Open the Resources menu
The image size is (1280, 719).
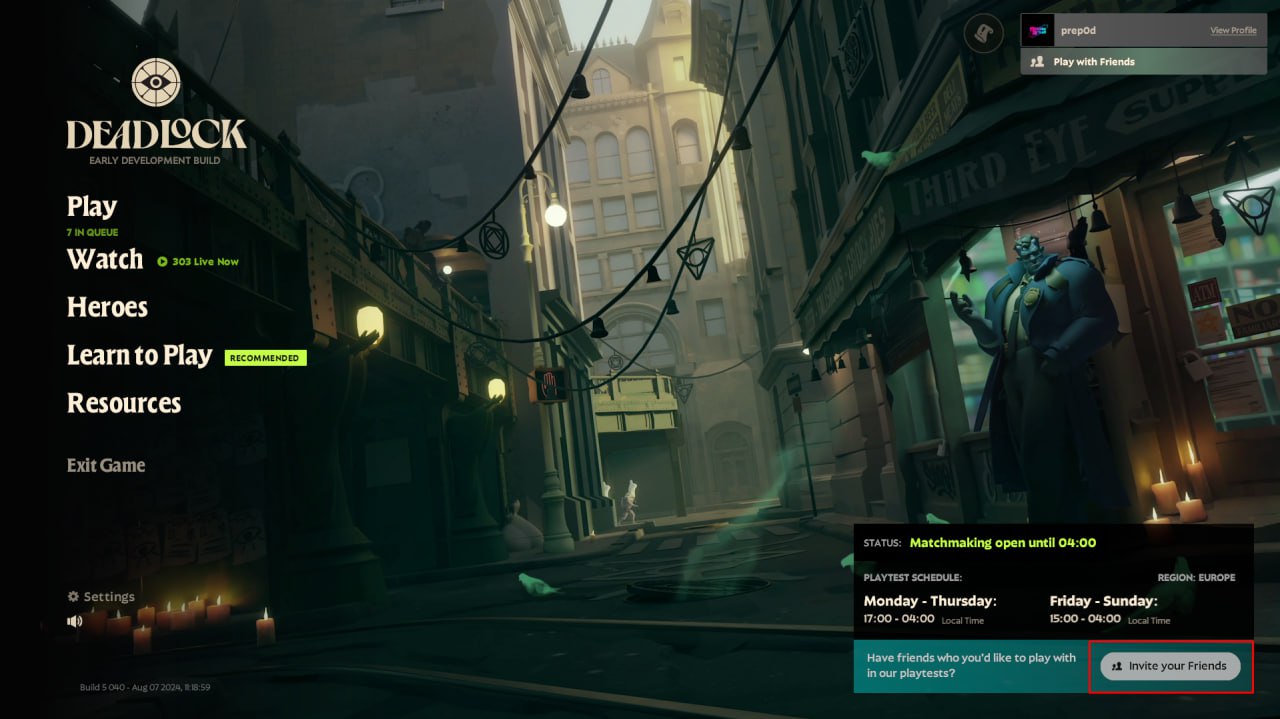(x=124, y=403)
